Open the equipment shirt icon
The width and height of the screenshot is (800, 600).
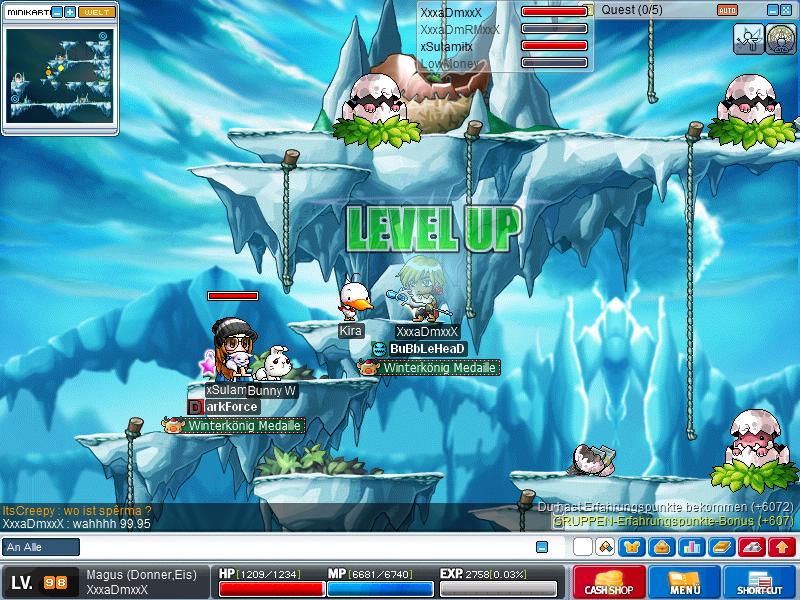(x=634, y=547)
